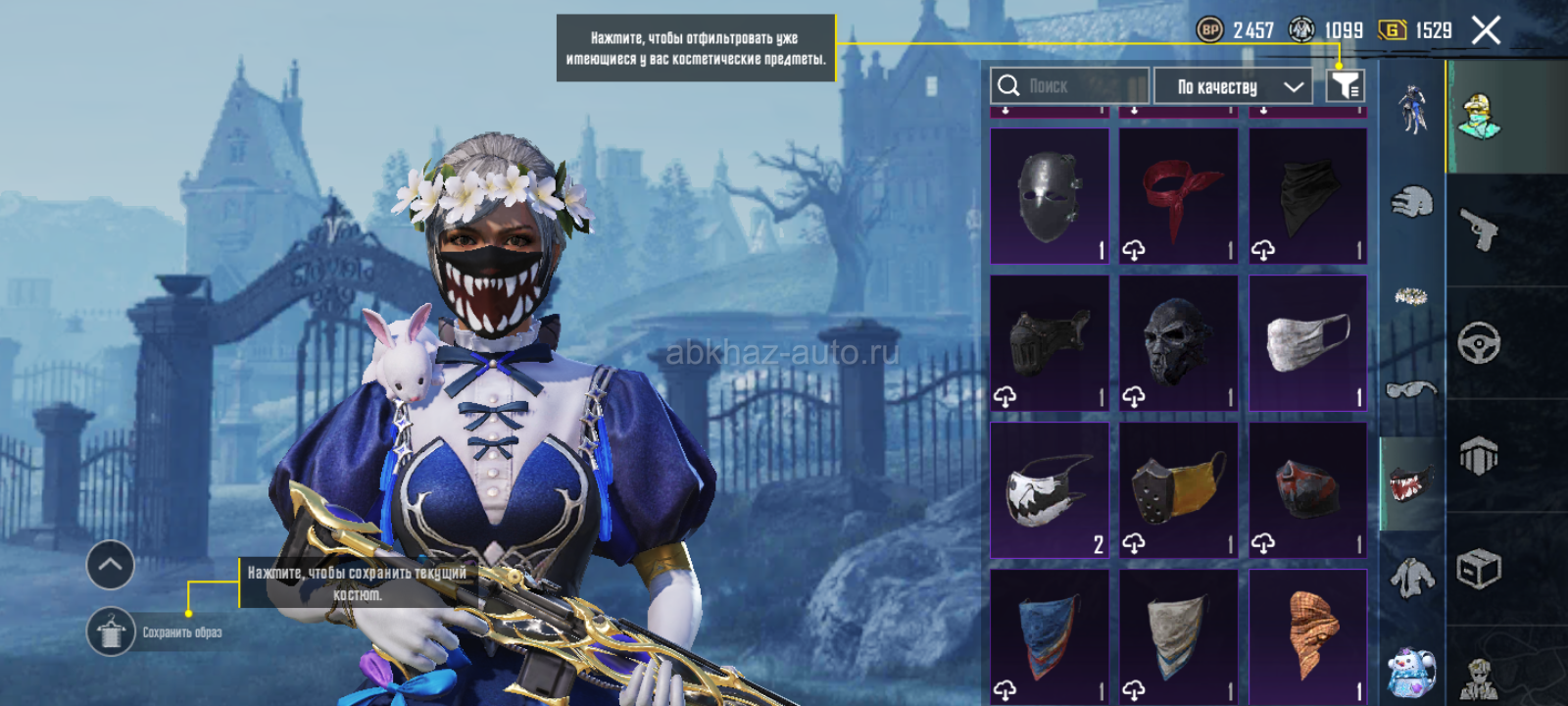Select the headgear helmet slot tab
This screenshot has width=1568, height=706.
(x=1411, y=203)
